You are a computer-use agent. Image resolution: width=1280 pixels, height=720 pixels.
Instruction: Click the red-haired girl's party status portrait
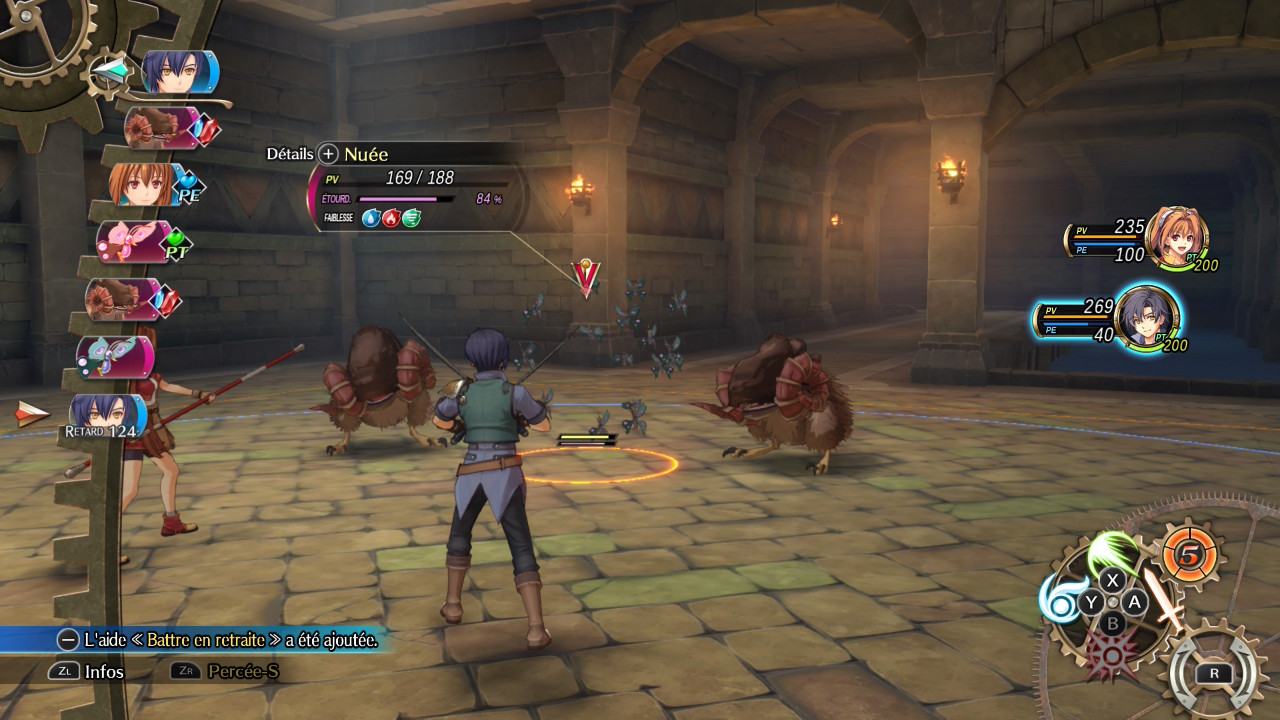[x=1176, y=238]
